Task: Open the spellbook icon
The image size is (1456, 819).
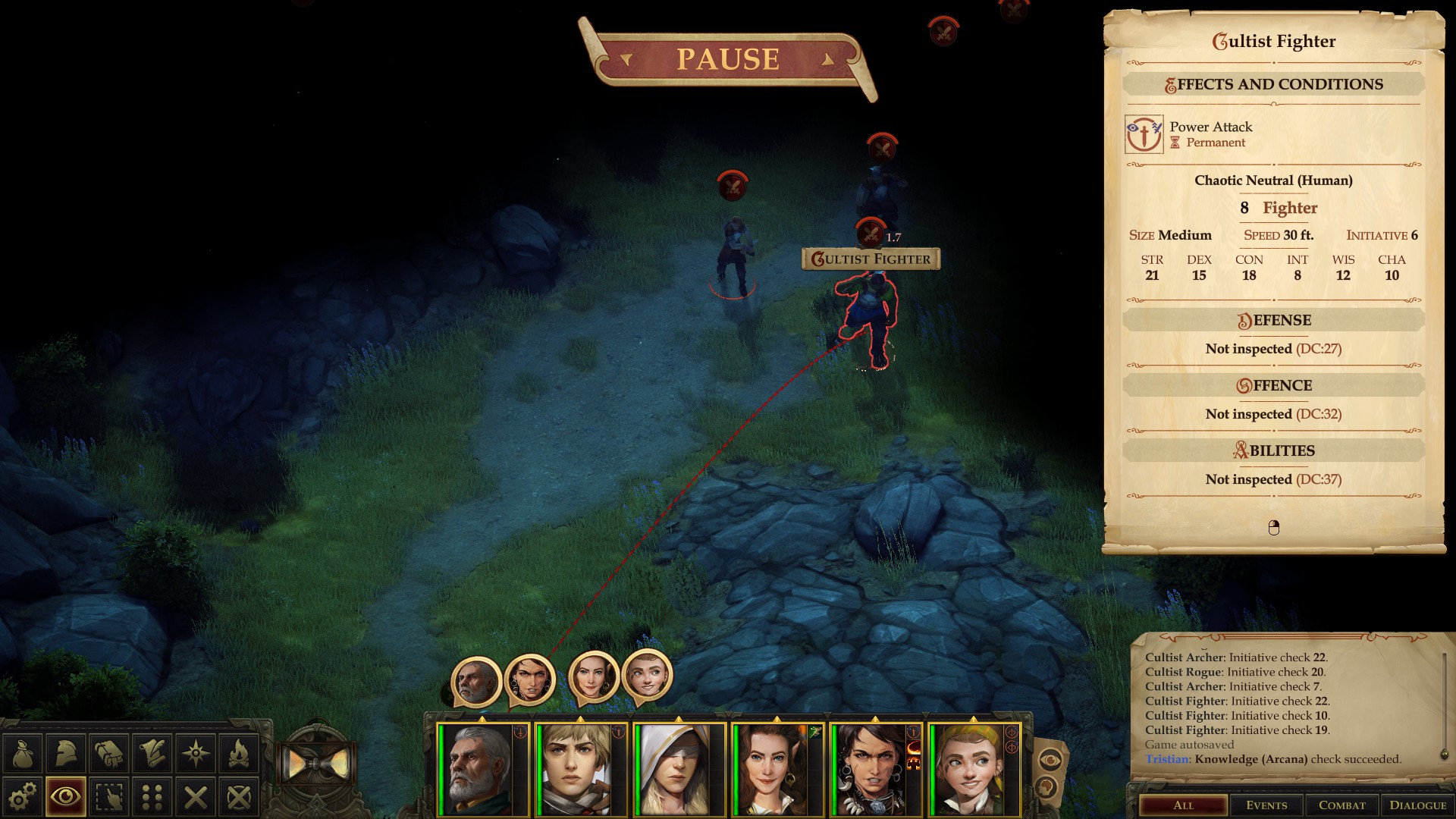Action: coord(109,755)
